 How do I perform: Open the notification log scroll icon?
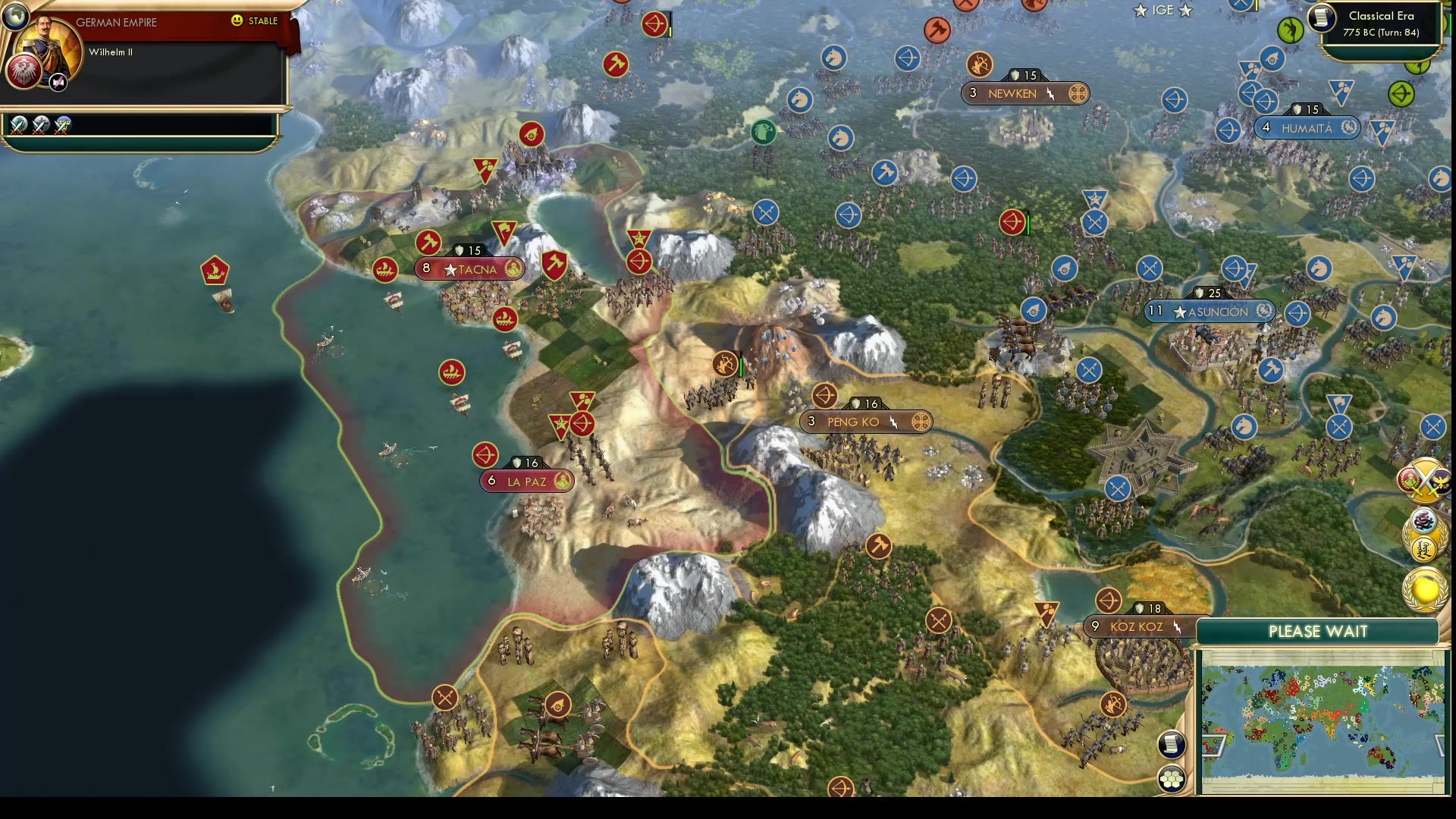(x=1172, y=745)
